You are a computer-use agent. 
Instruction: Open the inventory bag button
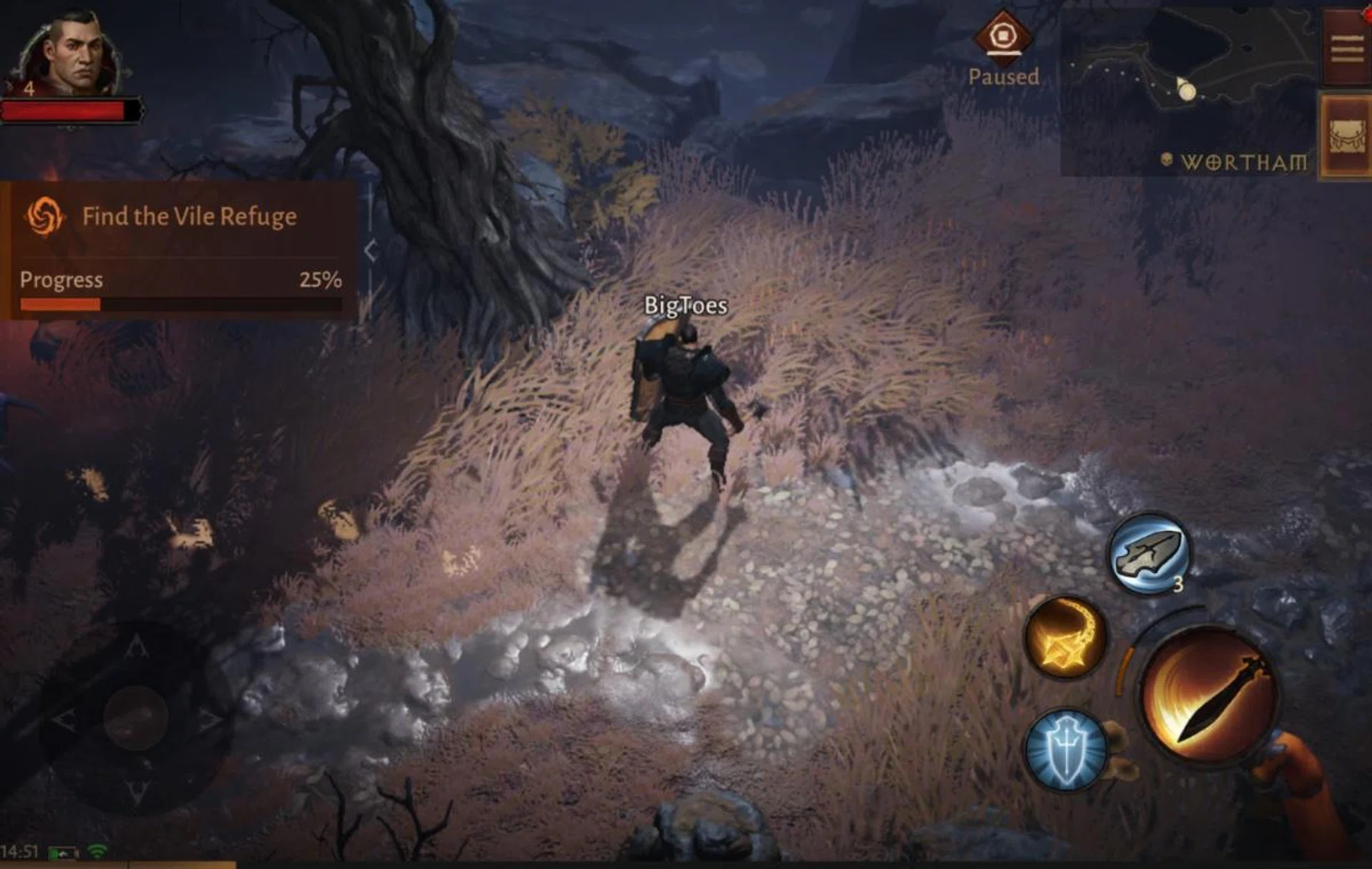click(1346, 136)
